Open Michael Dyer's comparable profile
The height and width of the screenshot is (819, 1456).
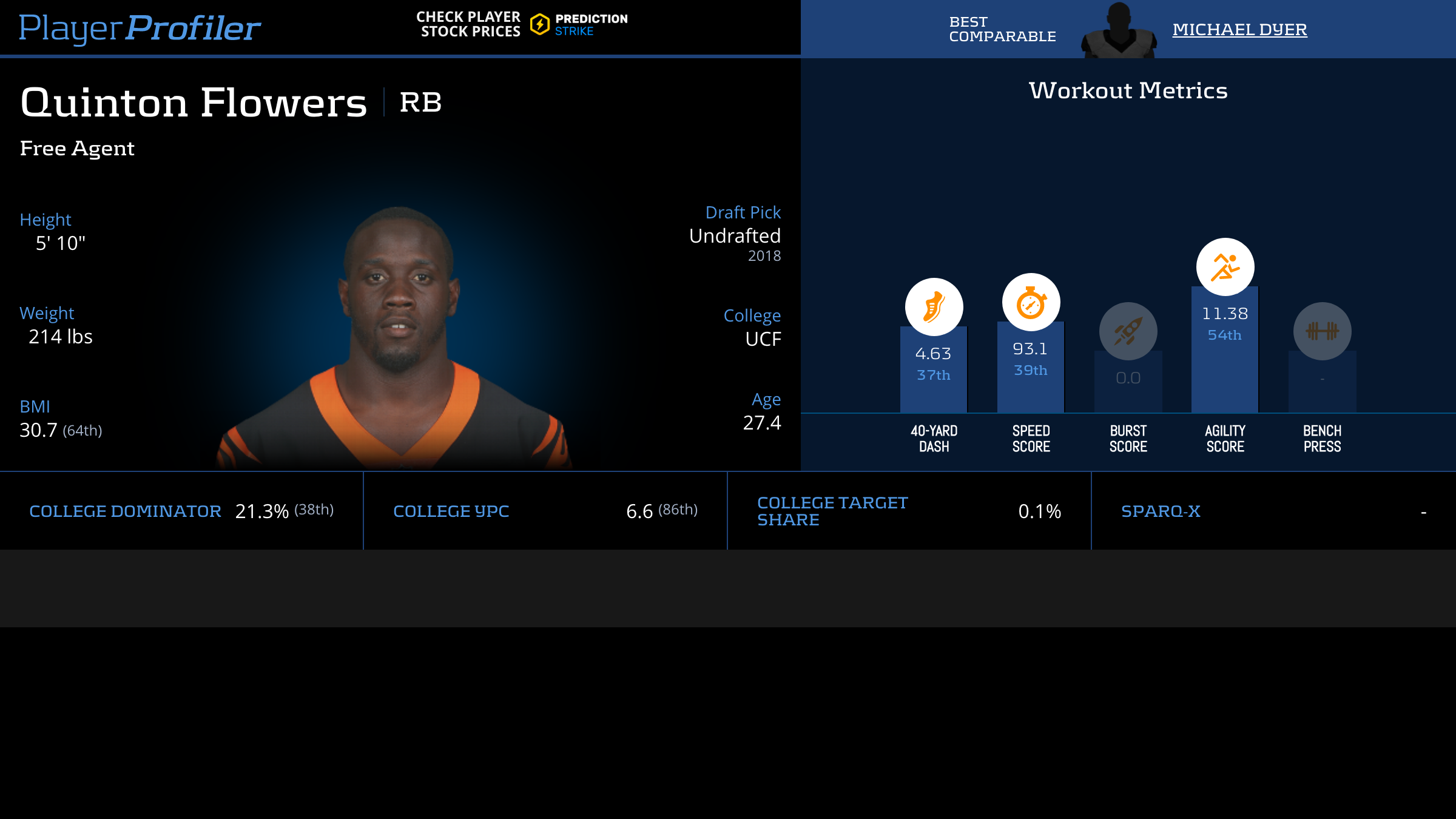pyautogui.click(x=1239, y=29)
